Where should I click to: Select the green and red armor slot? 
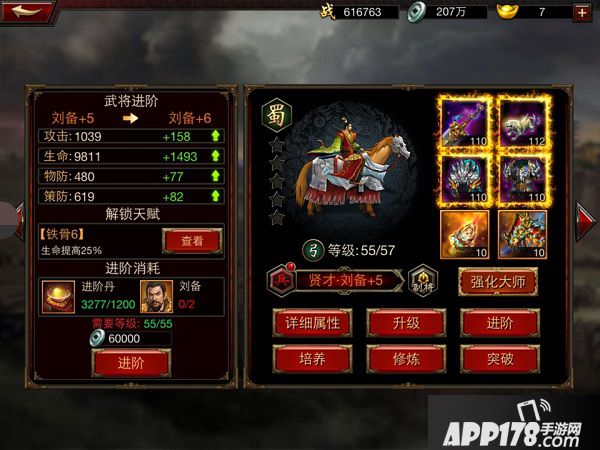point(523,233)
